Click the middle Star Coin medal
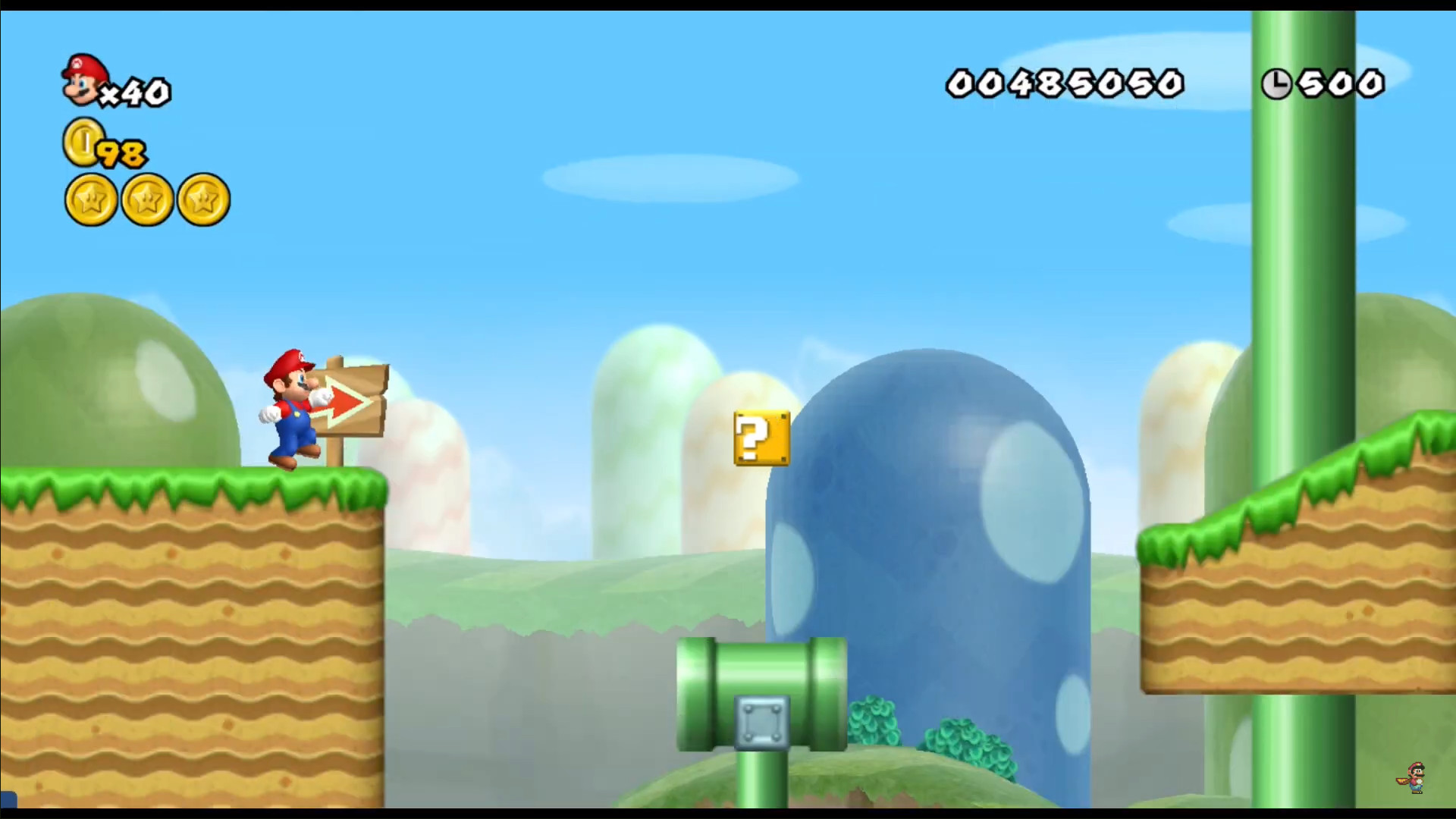Viewport: 1456px width, 819px height. point(146,199)
